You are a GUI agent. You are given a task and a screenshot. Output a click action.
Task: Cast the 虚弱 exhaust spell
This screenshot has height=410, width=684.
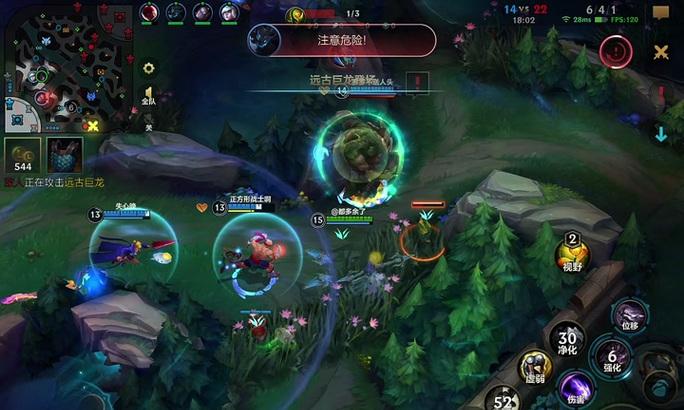tap(536, 368)
